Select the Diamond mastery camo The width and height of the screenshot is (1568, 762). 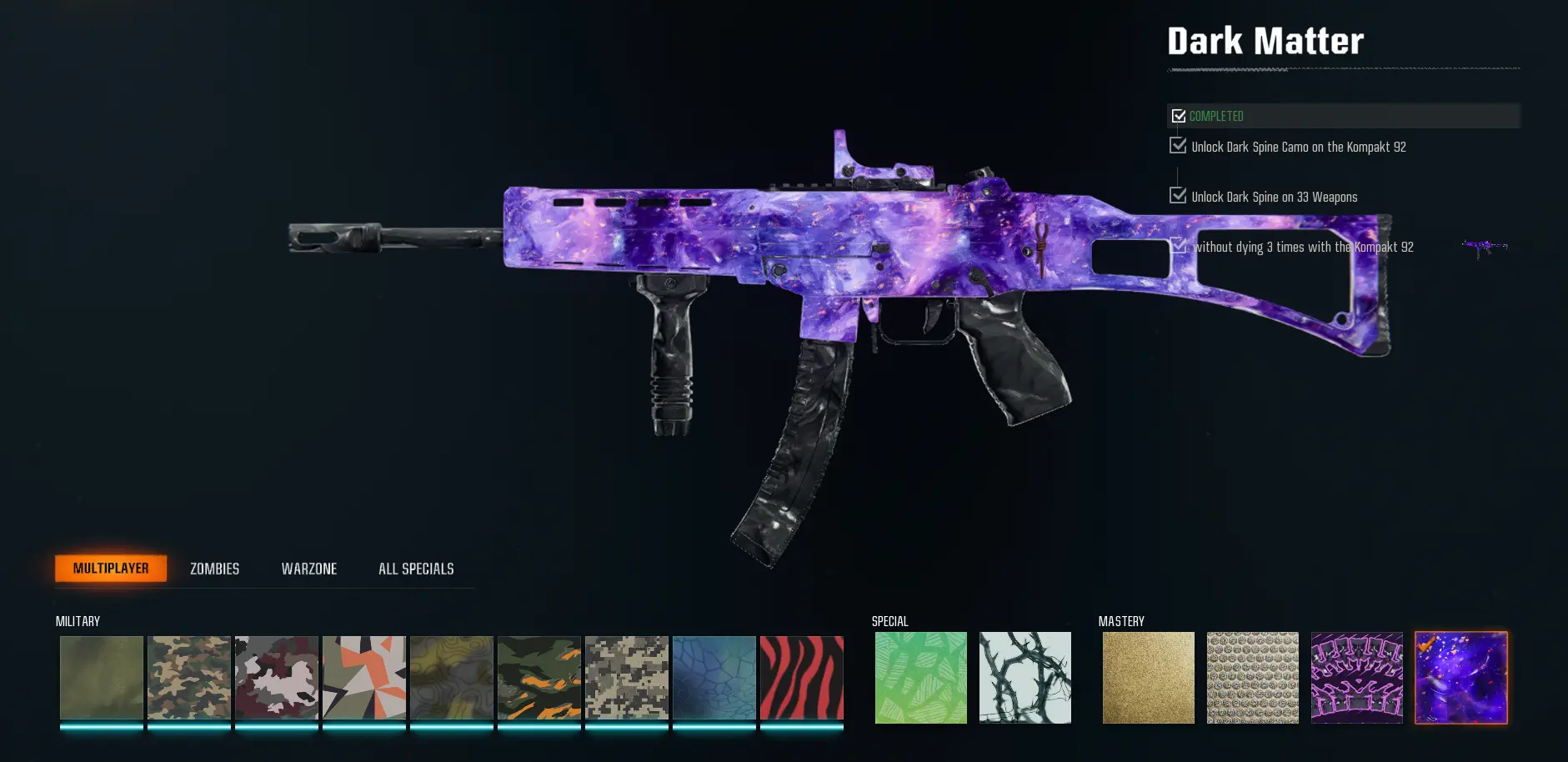[1252, 677]
